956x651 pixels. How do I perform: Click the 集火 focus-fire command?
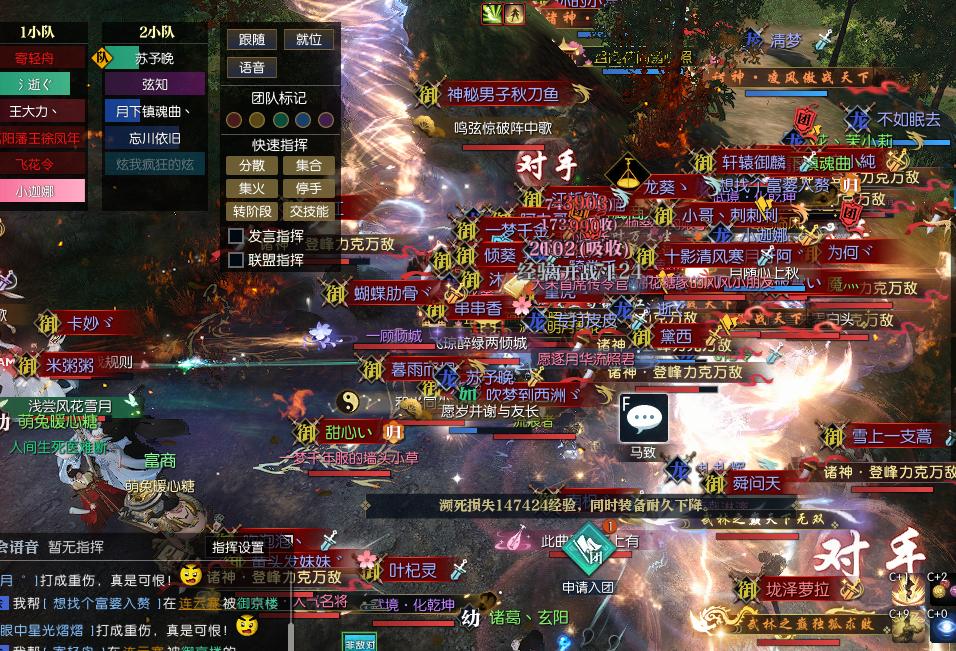click(x=252, y=188)
